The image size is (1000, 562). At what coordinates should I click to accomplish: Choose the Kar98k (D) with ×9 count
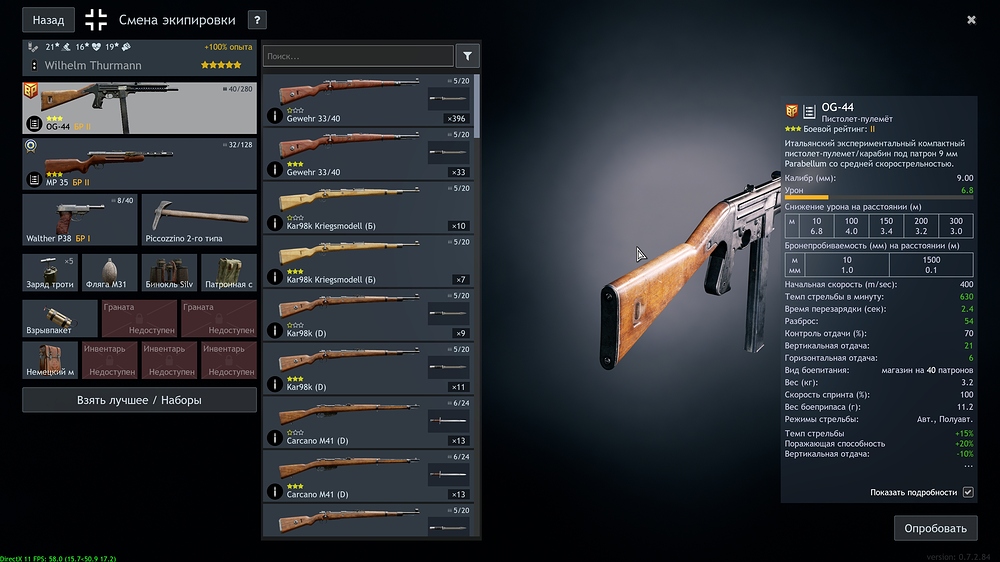click(367, 316)
